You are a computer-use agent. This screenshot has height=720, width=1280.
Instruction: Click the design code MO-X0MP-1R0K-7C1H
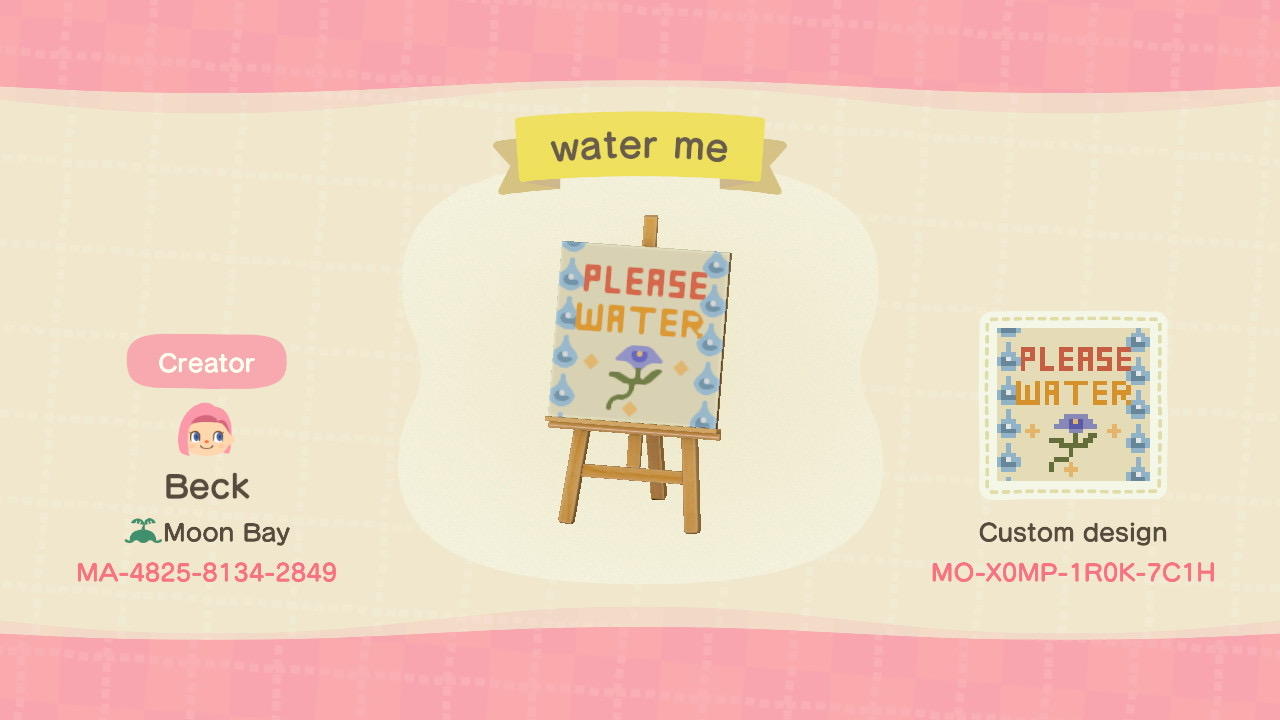(x=1073, y=572)
